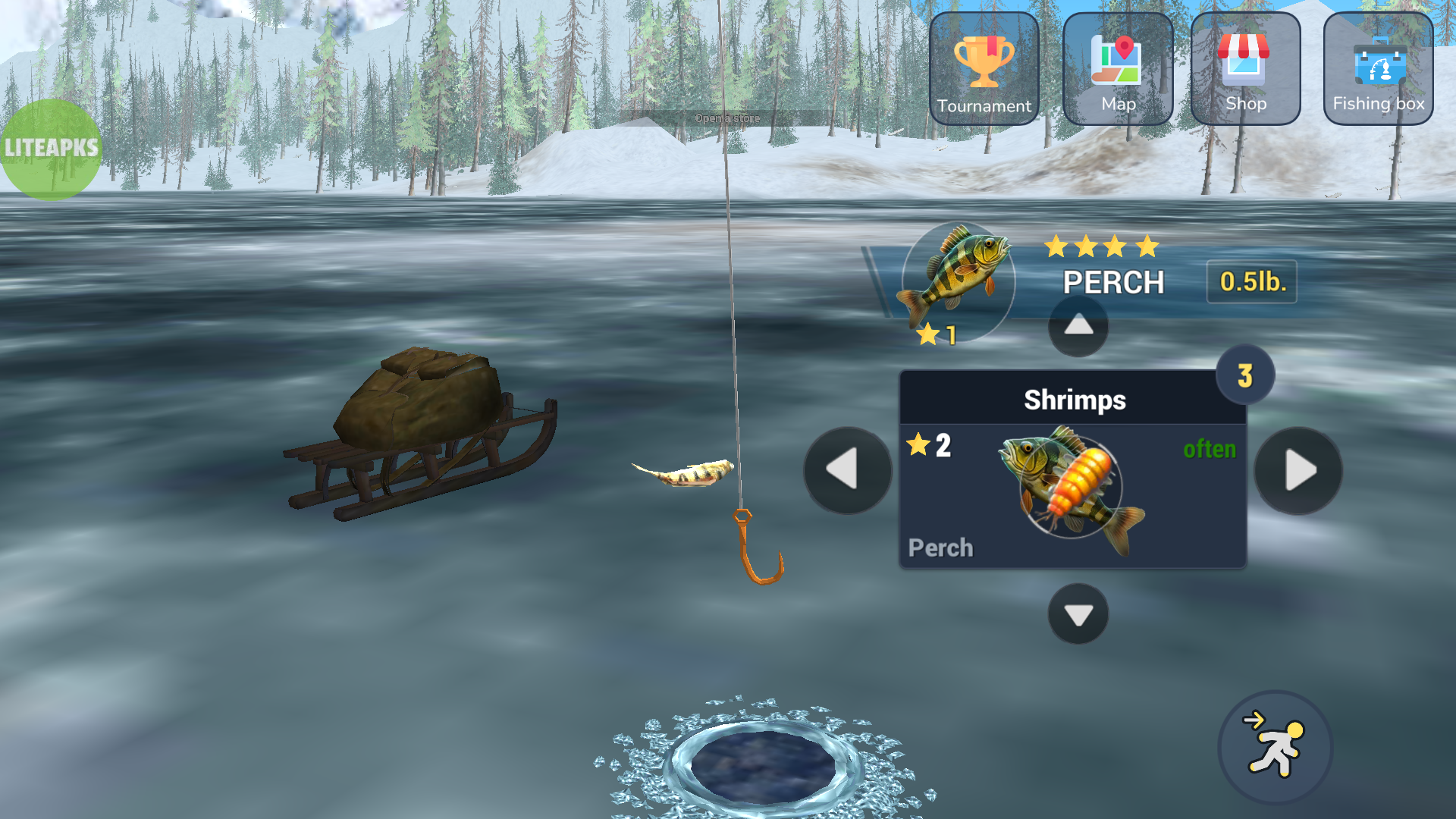Click the up arrow above the Shrimps panel

point(1078,326)
